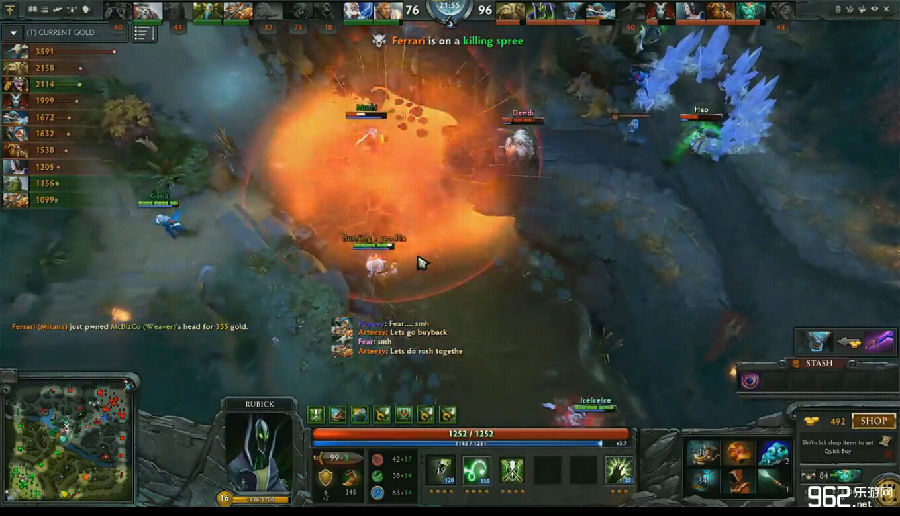Click the first status buff icon above health bar
The height and width of the screenshot is (516, 900).
316,414
